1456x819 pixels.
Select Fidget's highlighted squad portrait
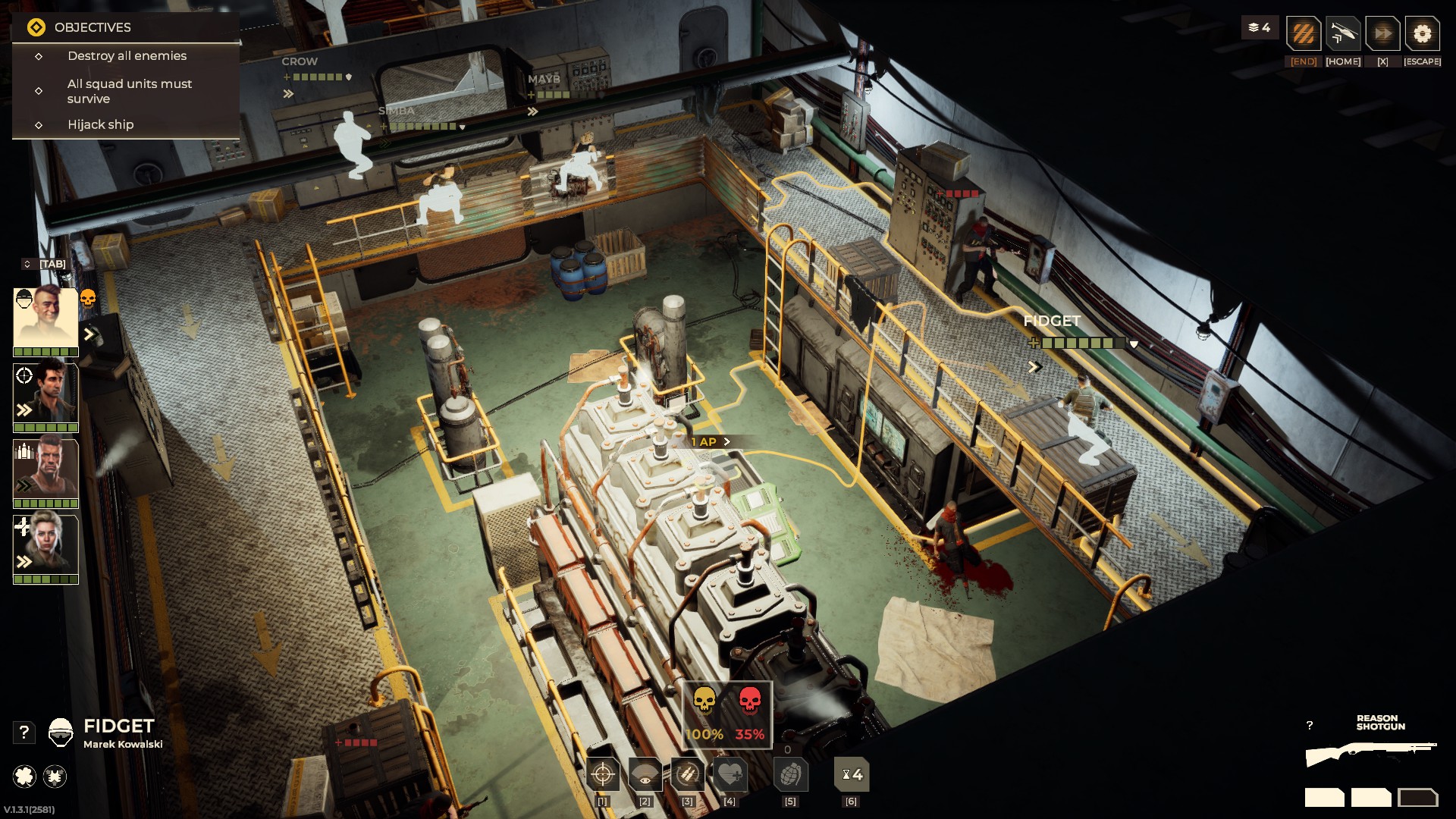[45, 318]
